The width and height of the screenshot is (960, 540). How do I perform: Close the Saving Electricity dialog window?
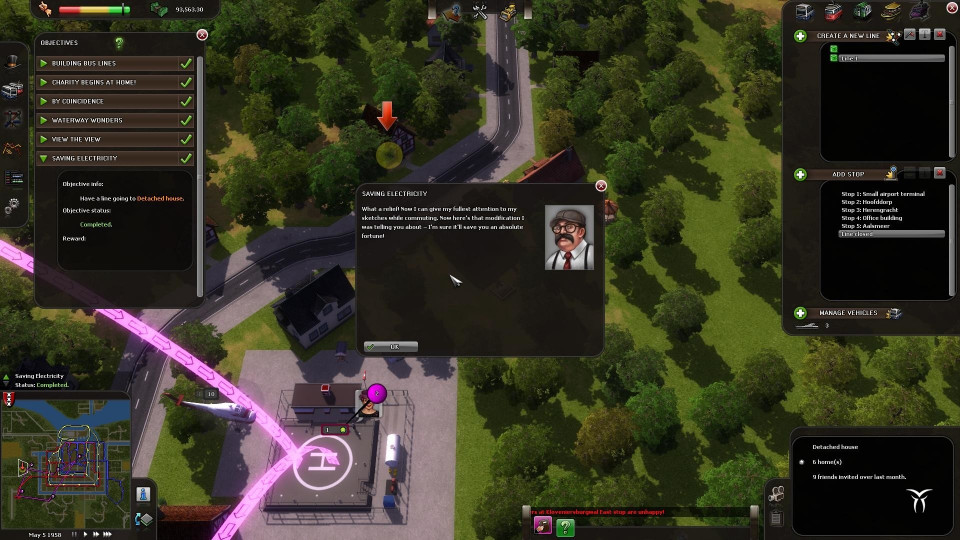pyautogui.click(x=601, y=185)
